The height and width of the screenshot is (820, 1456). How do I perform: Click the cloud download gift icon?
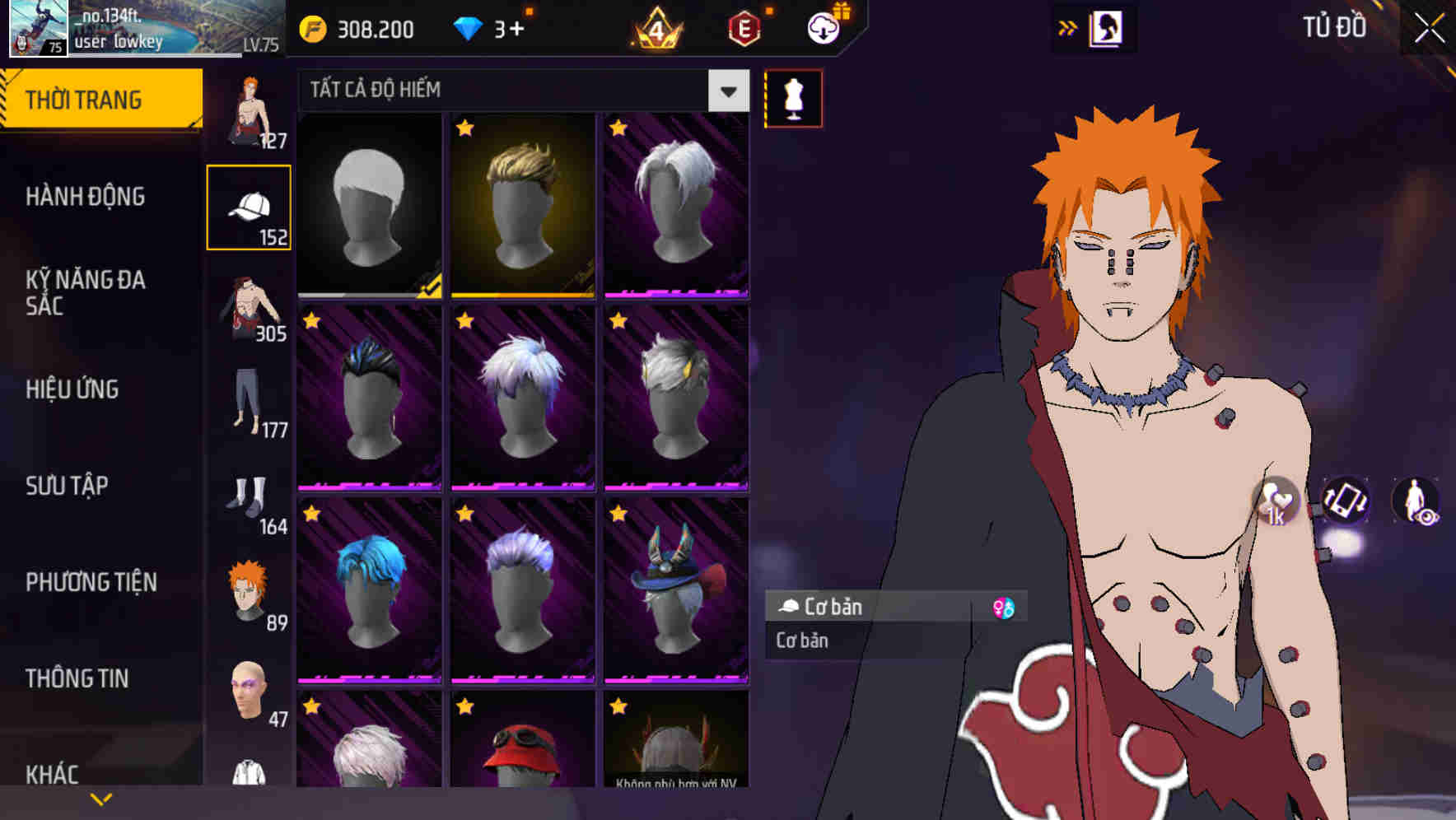pyautogui.click(x=823, y=27)
